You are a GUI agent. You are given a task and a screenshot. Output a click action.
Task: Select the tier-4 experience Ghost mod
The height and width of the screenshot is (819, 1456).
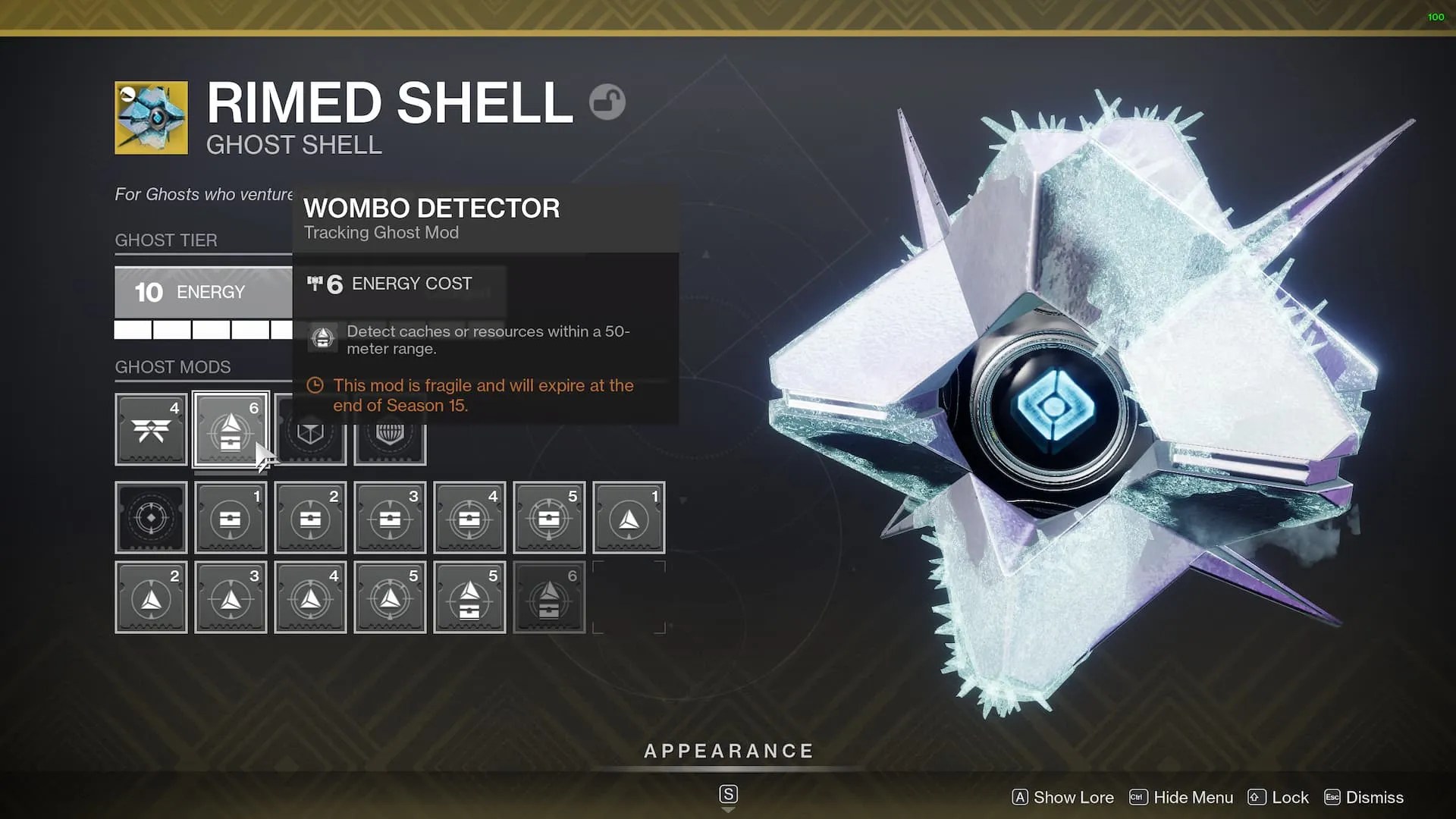pyautogui.click(x=151, y=430)
